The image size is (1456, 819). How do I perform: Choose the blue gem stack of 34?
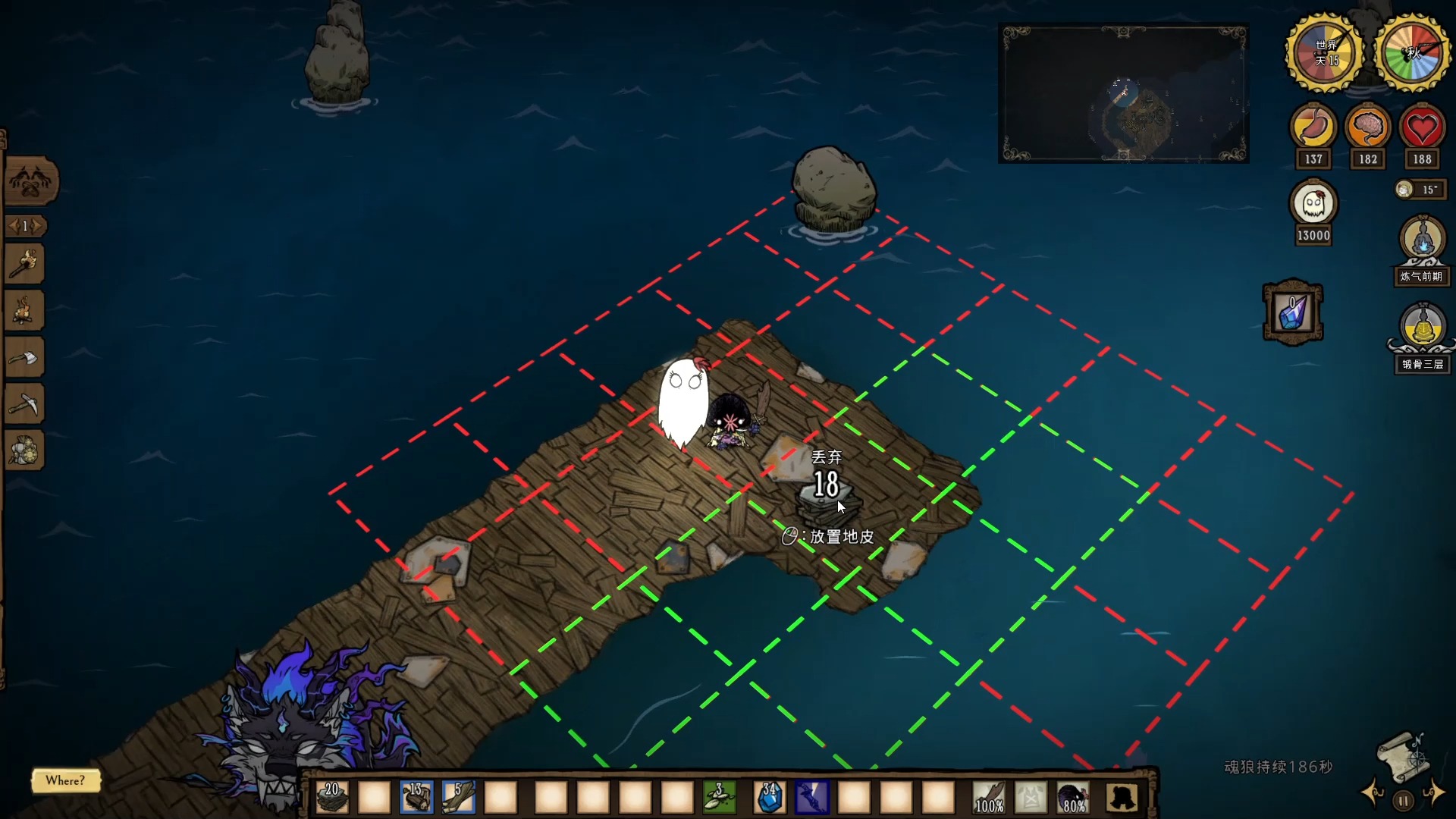click(x=770, y=797)
